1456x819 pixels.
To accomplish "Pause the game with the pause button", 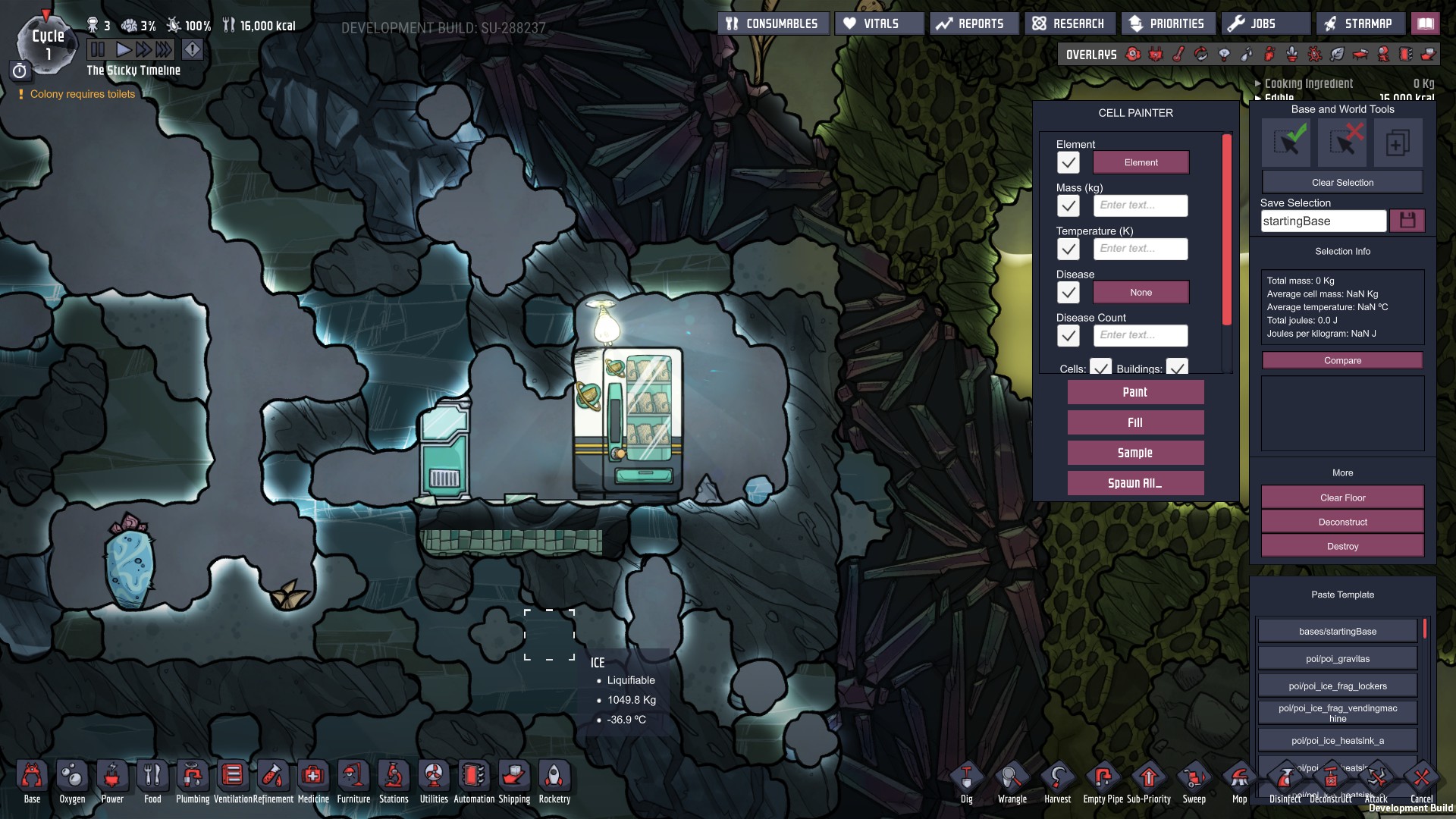I will tap(98, 50).
